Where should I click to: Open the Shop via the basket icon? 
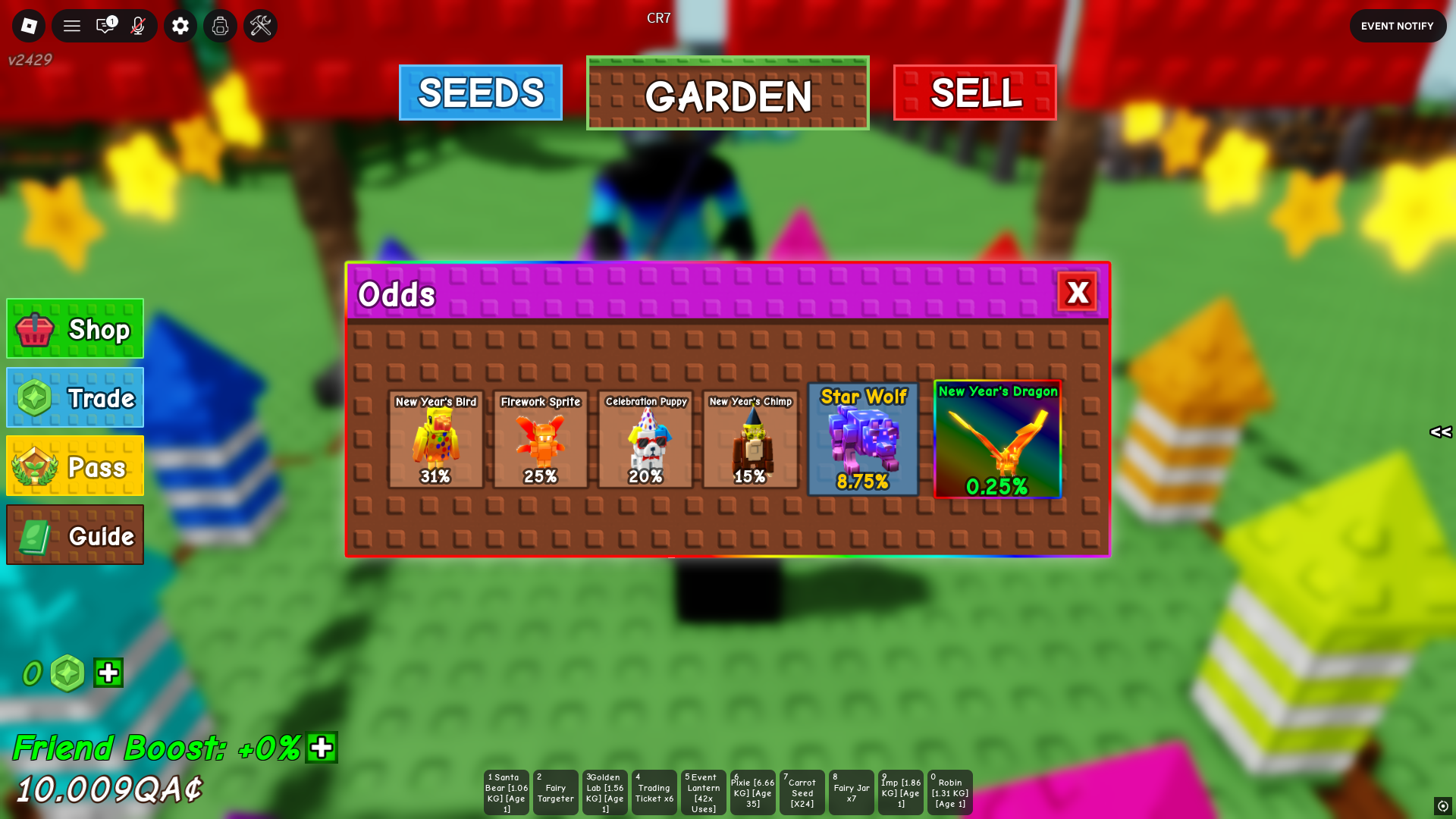(x=36, y=328)
